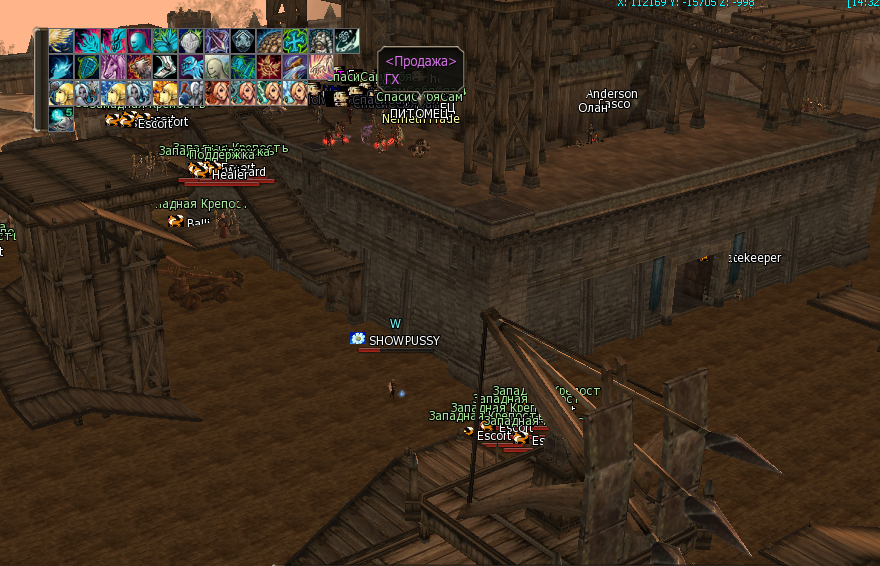Select the pale hand buff icon
The image size is (880, 566).
click(321, 67)
